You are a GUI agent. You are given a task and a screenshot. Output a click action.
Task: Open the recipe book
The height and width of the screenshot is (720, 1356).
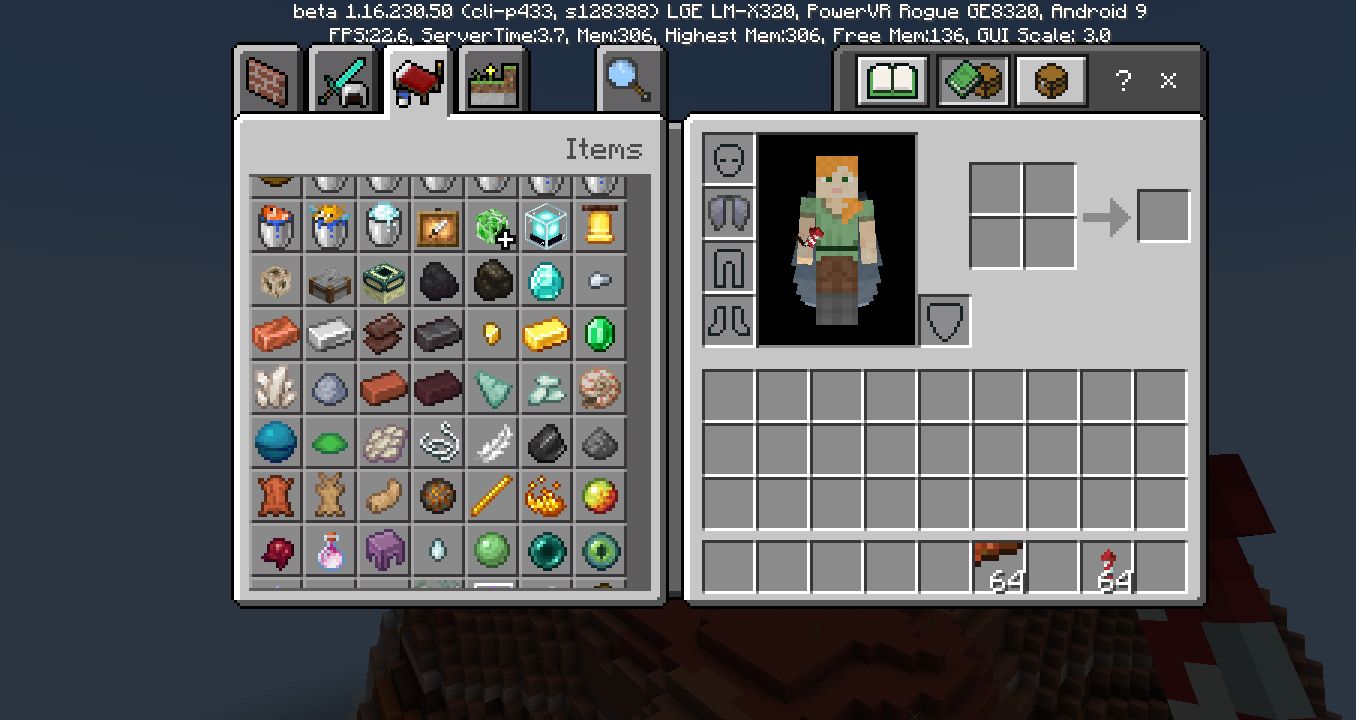click(891, 81)
